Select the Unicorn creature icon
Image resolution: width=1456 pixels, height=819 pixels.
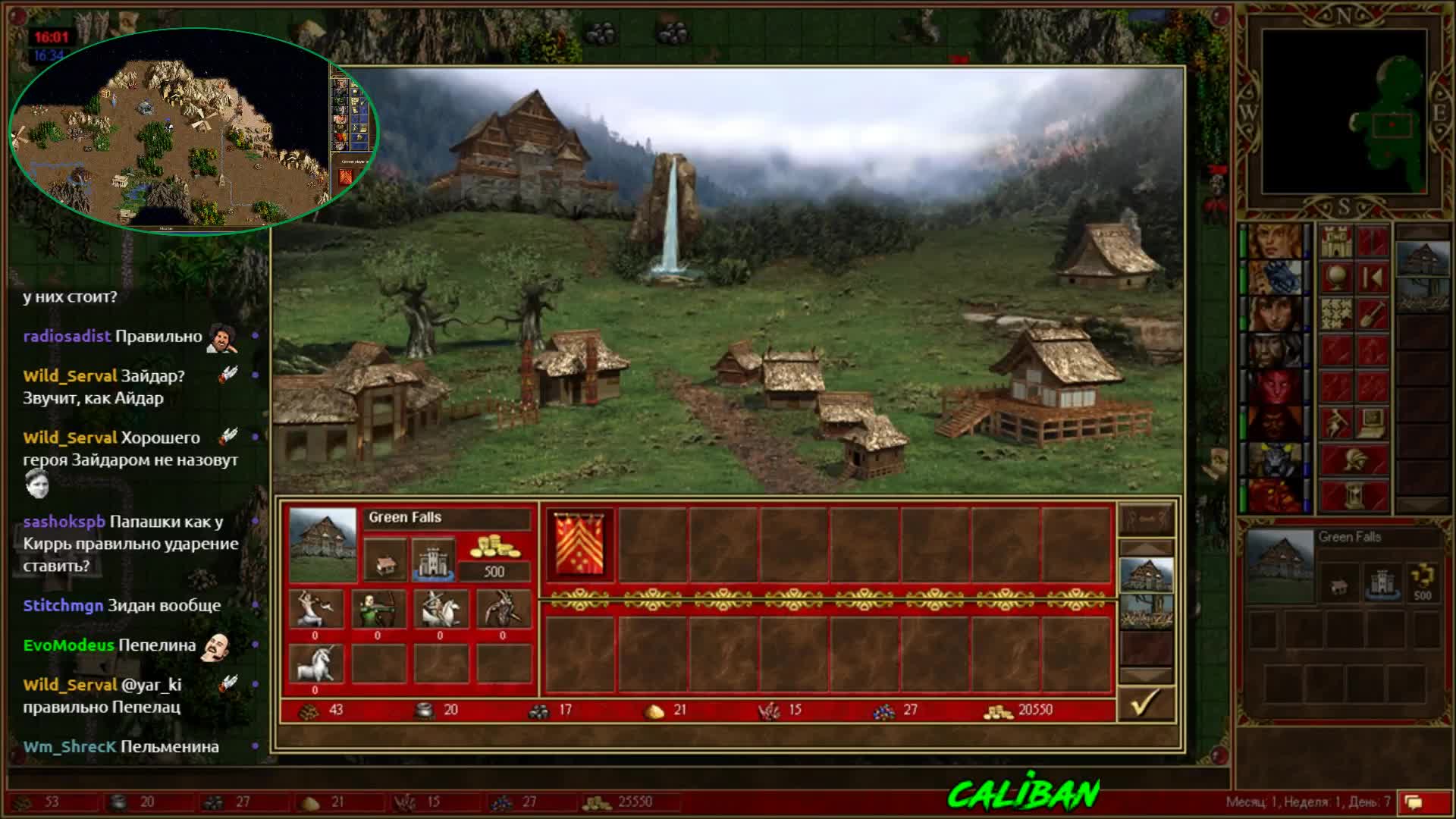[x=315, y=664]
